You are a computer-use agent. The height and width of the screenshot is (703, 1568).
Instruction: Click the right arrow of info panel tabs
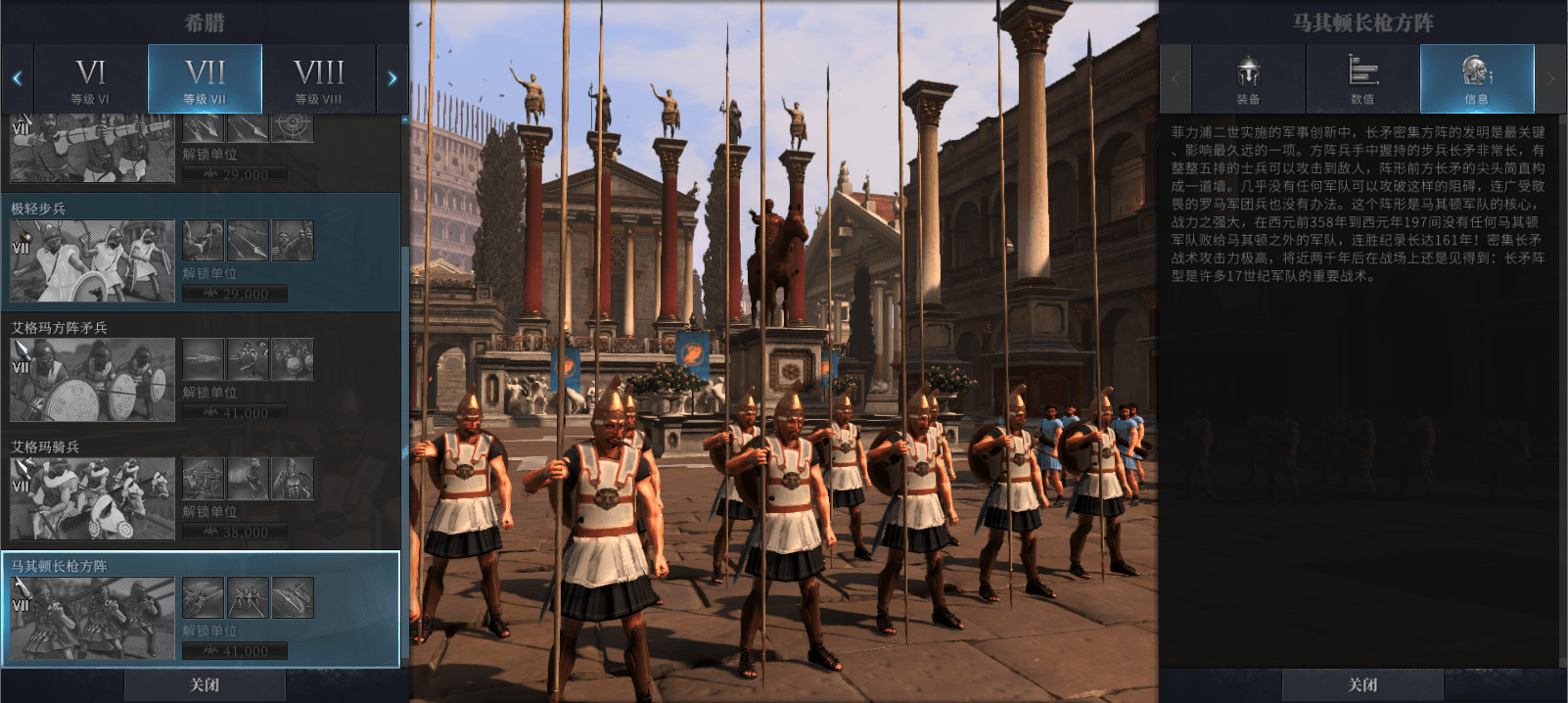coord(1550,79)
